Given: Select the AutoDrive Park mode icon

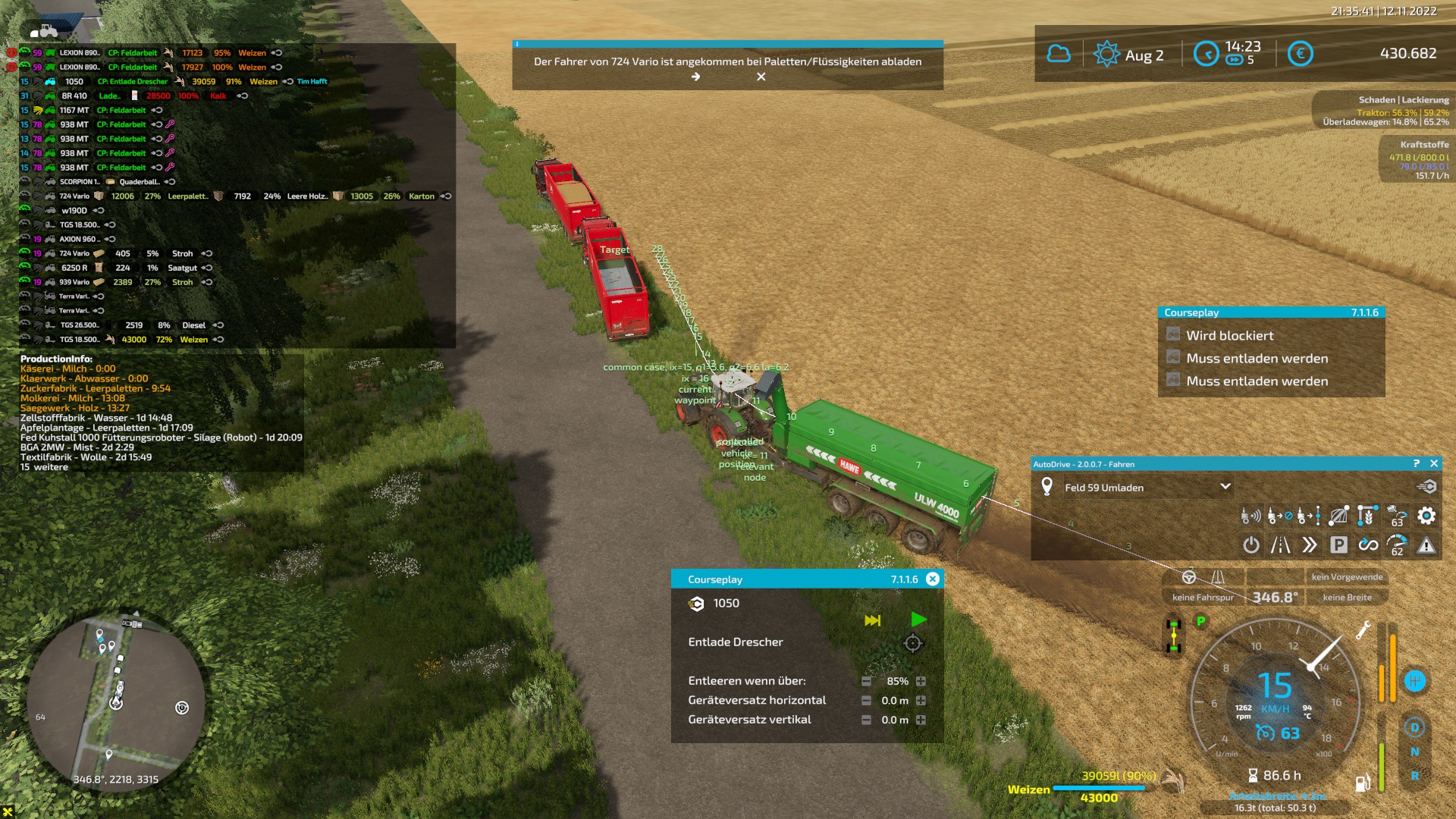Looking at the screenshot, I should tap(1339, 545).
